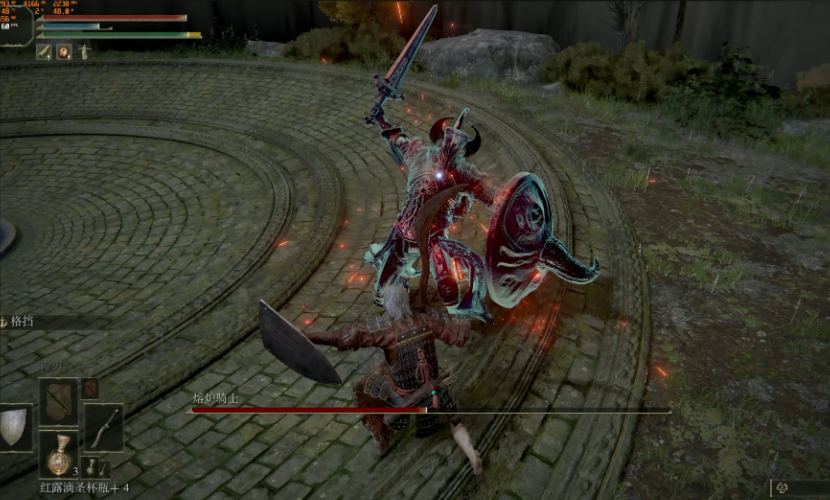
Task: Click the round orange buff status icon
Action: point(64,52)
